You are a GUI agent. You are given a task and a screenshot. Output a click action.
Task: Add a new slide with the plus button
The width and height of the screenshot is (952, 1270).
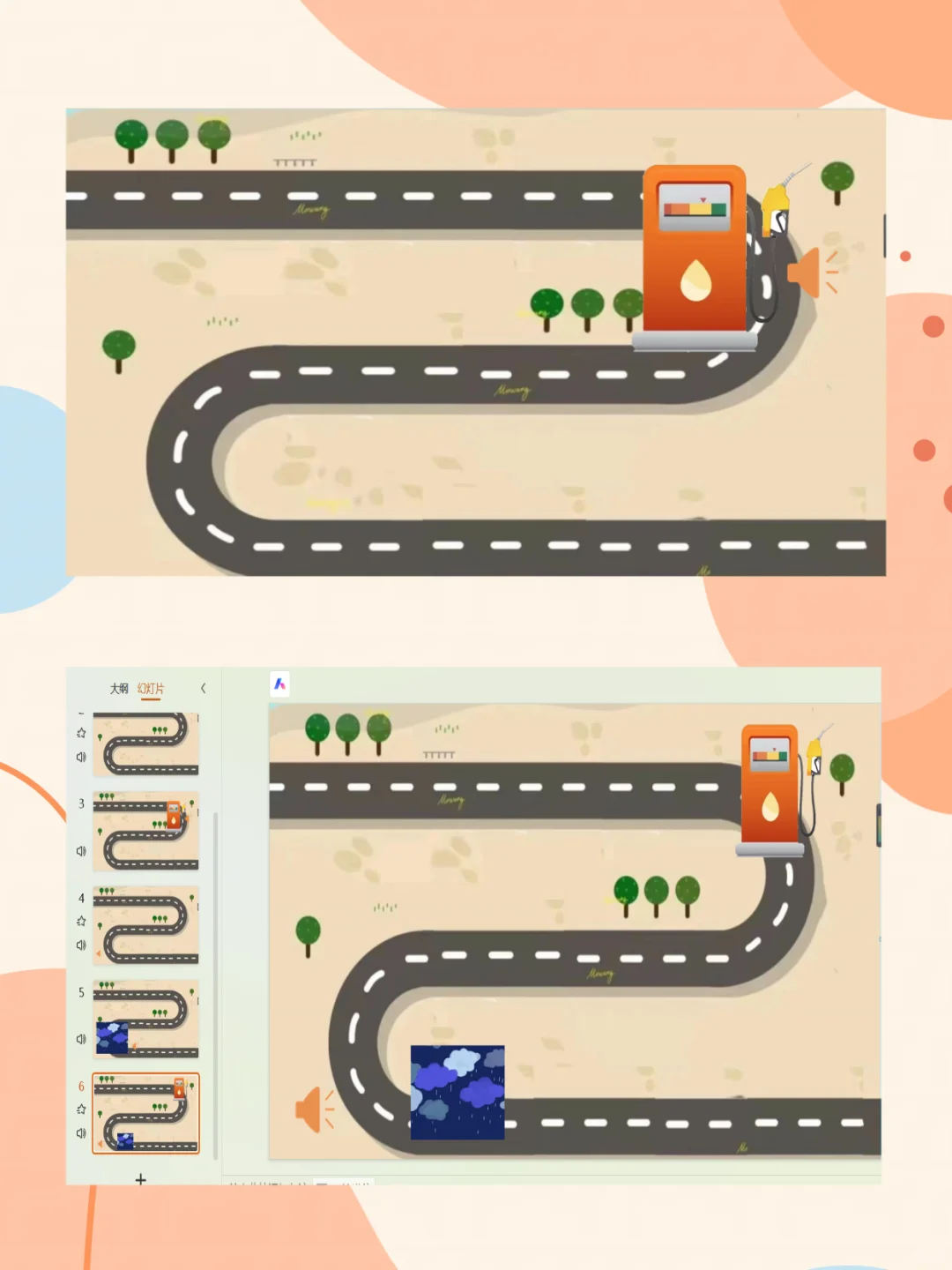click(140, 1179)
